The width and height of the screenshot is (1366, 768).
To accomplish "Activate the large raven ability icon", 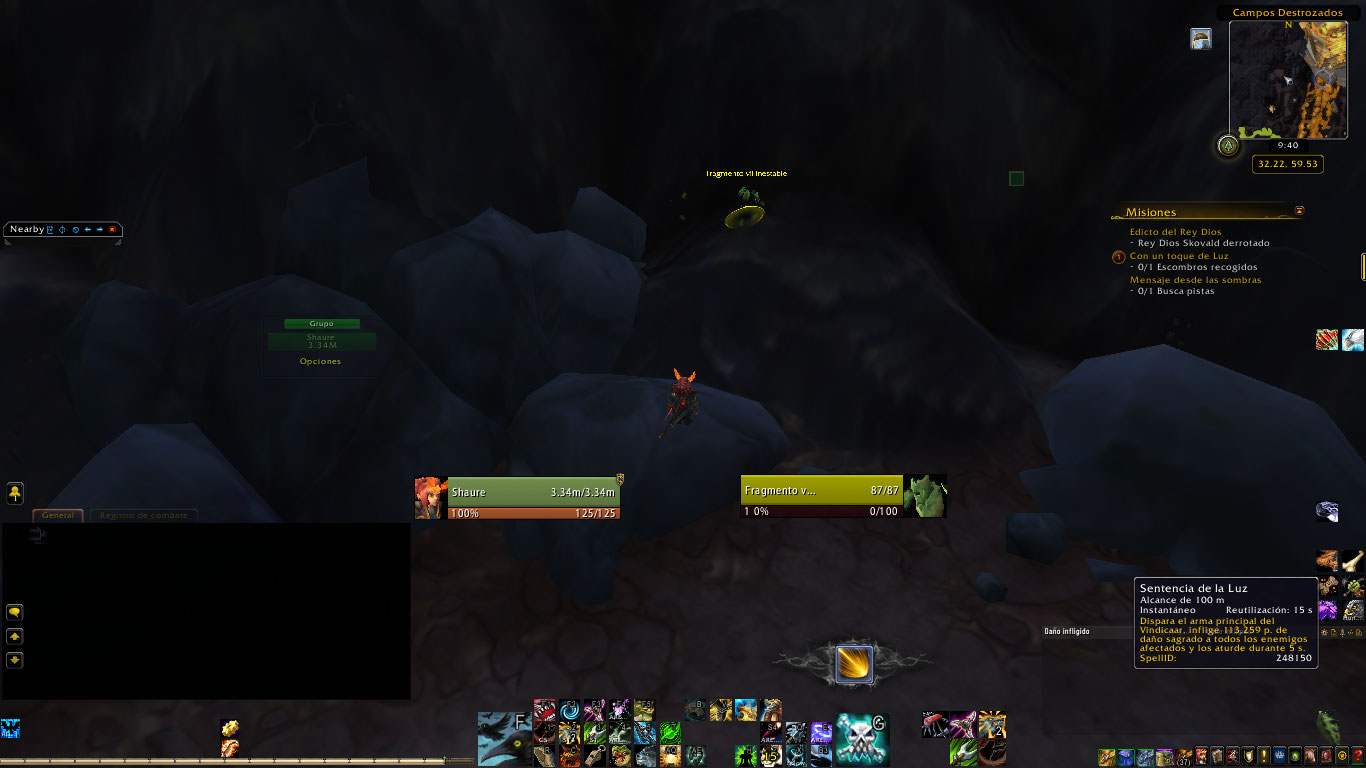I will pos(503,739).
